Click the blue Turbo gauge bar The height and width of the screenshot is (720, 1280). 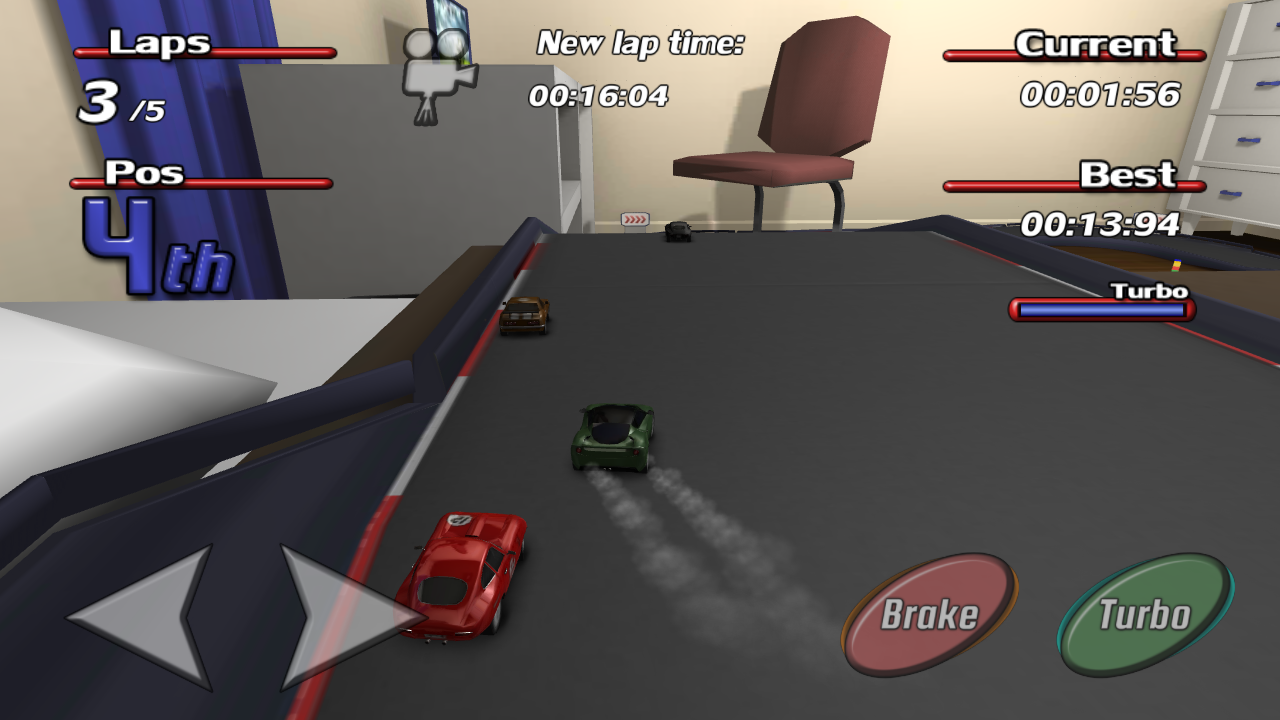click(1100, 311)
